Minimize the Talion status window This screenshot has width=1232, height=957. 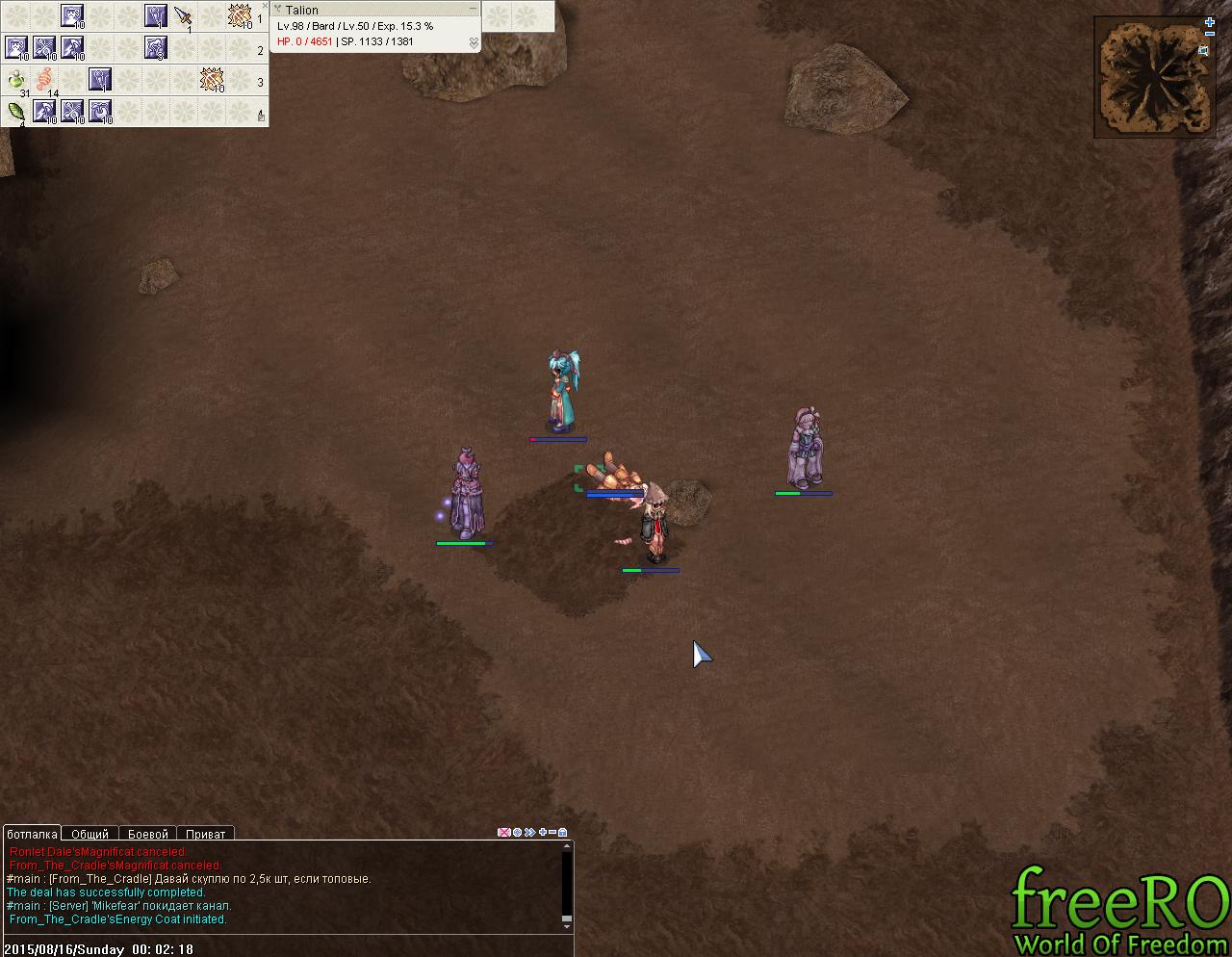(473, 9)
